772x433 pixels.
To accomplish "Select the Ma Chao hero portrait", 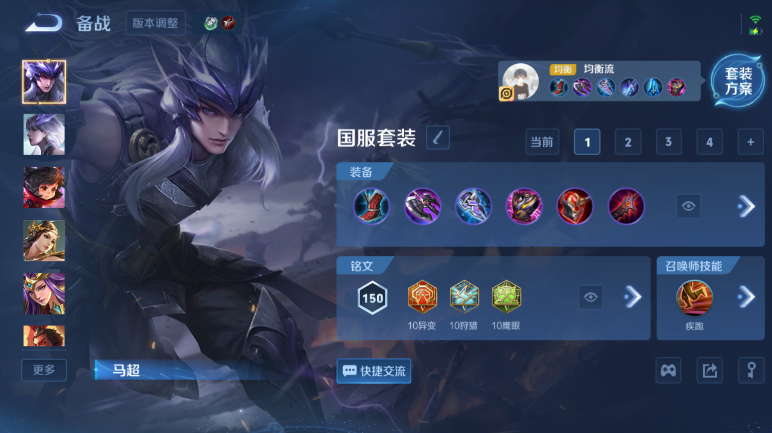I will (x=44, y=82).
